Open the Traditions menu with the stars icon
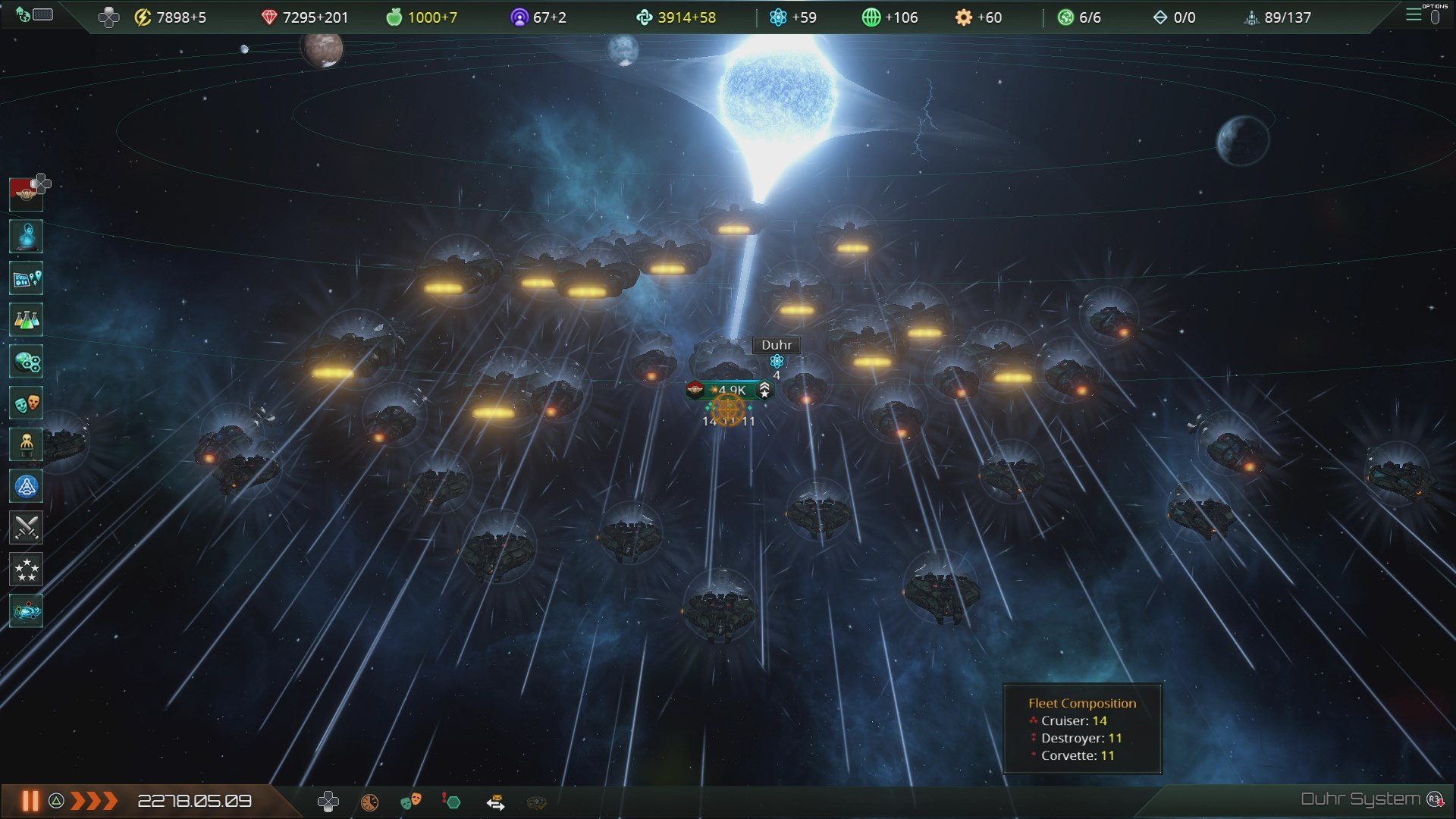This screenshot has height=819, width=1456. tap(26, 570)
